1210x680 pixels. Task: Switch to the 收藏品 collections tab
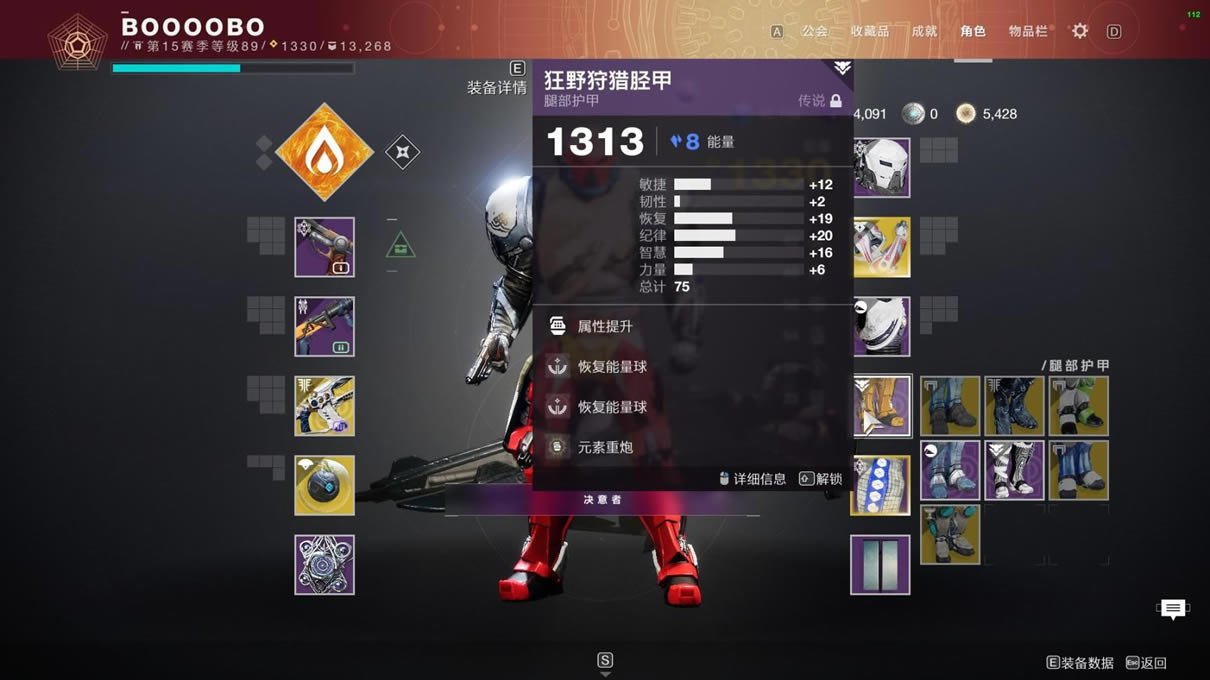pos(869,31)
